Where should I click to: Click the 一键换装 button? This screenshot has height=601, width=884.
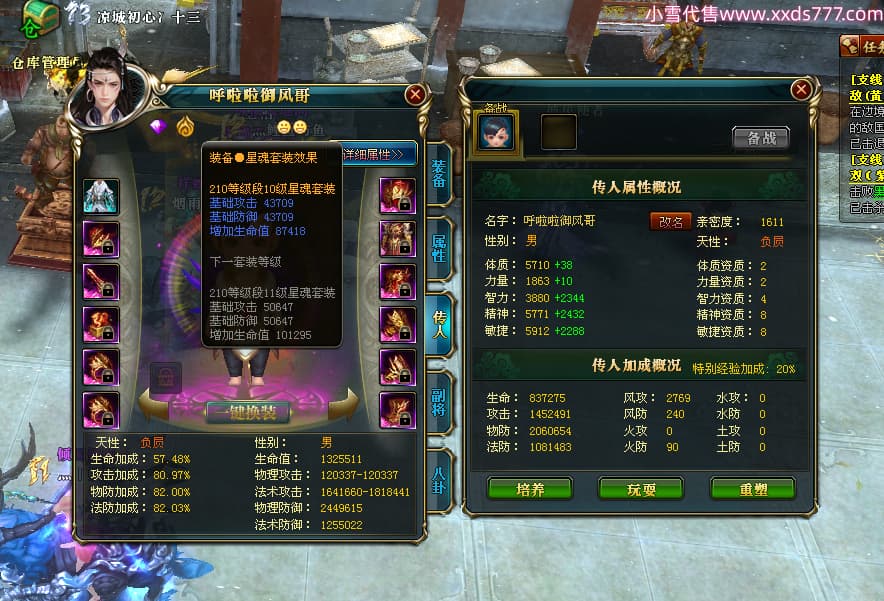click(x=248, y=413)
